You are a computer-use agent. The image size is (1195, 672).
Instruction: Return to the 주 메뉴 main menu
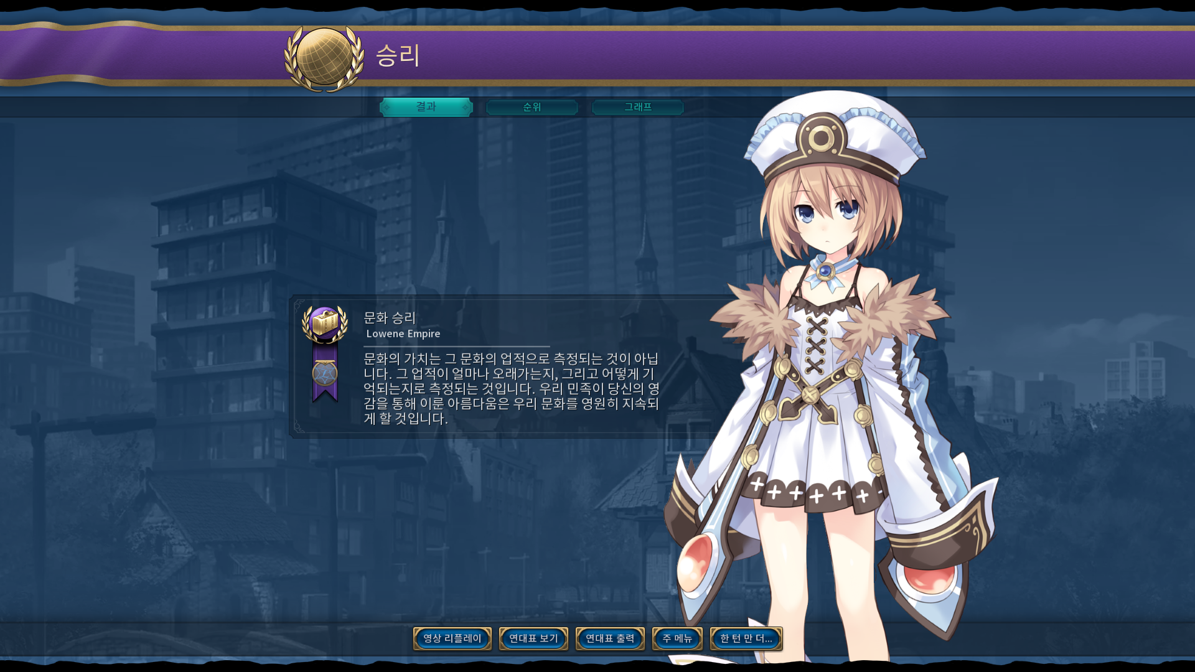[x=677, y=638]
